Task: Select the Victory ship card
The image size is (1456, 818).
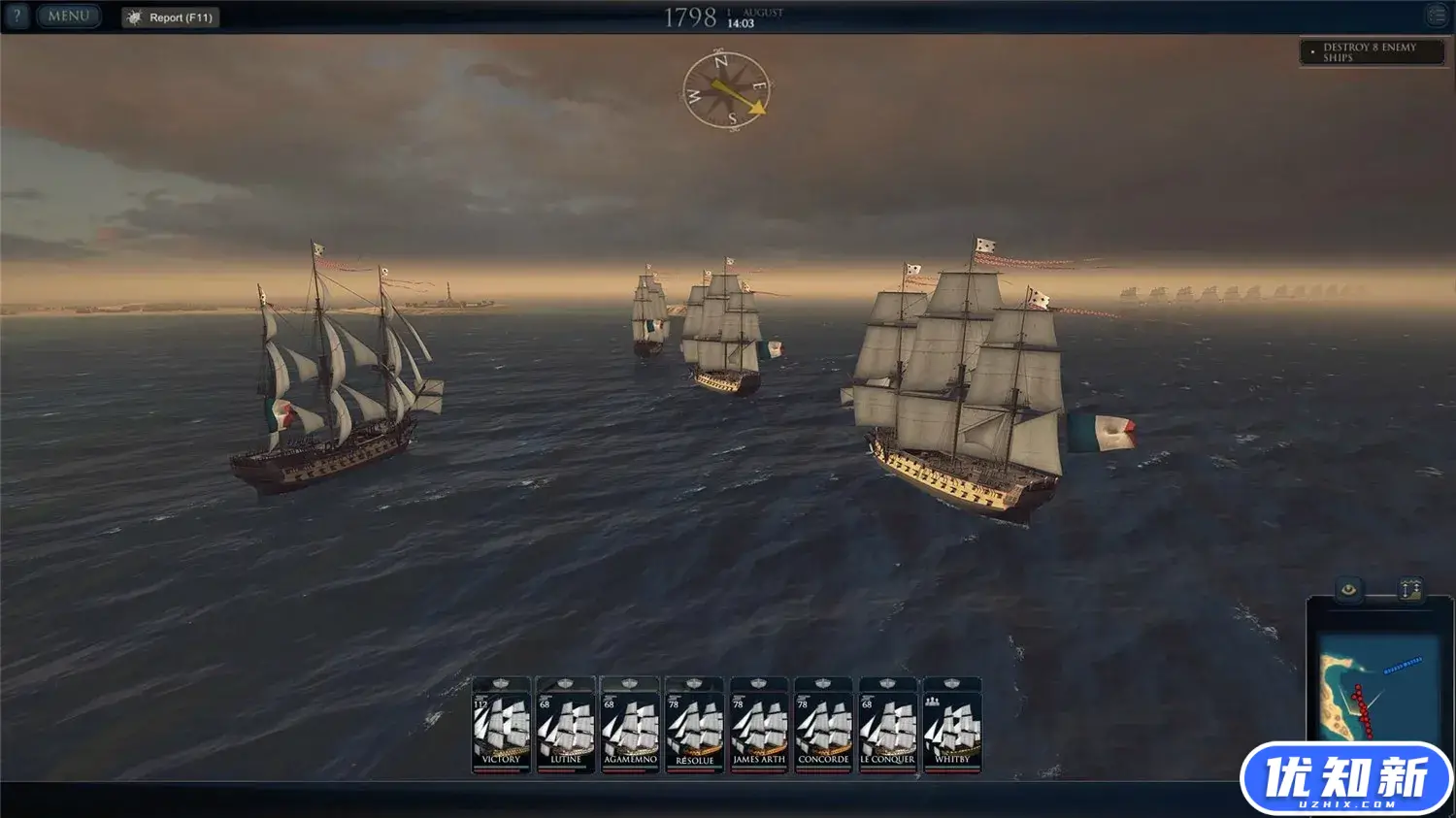Action: pos(501,725)
